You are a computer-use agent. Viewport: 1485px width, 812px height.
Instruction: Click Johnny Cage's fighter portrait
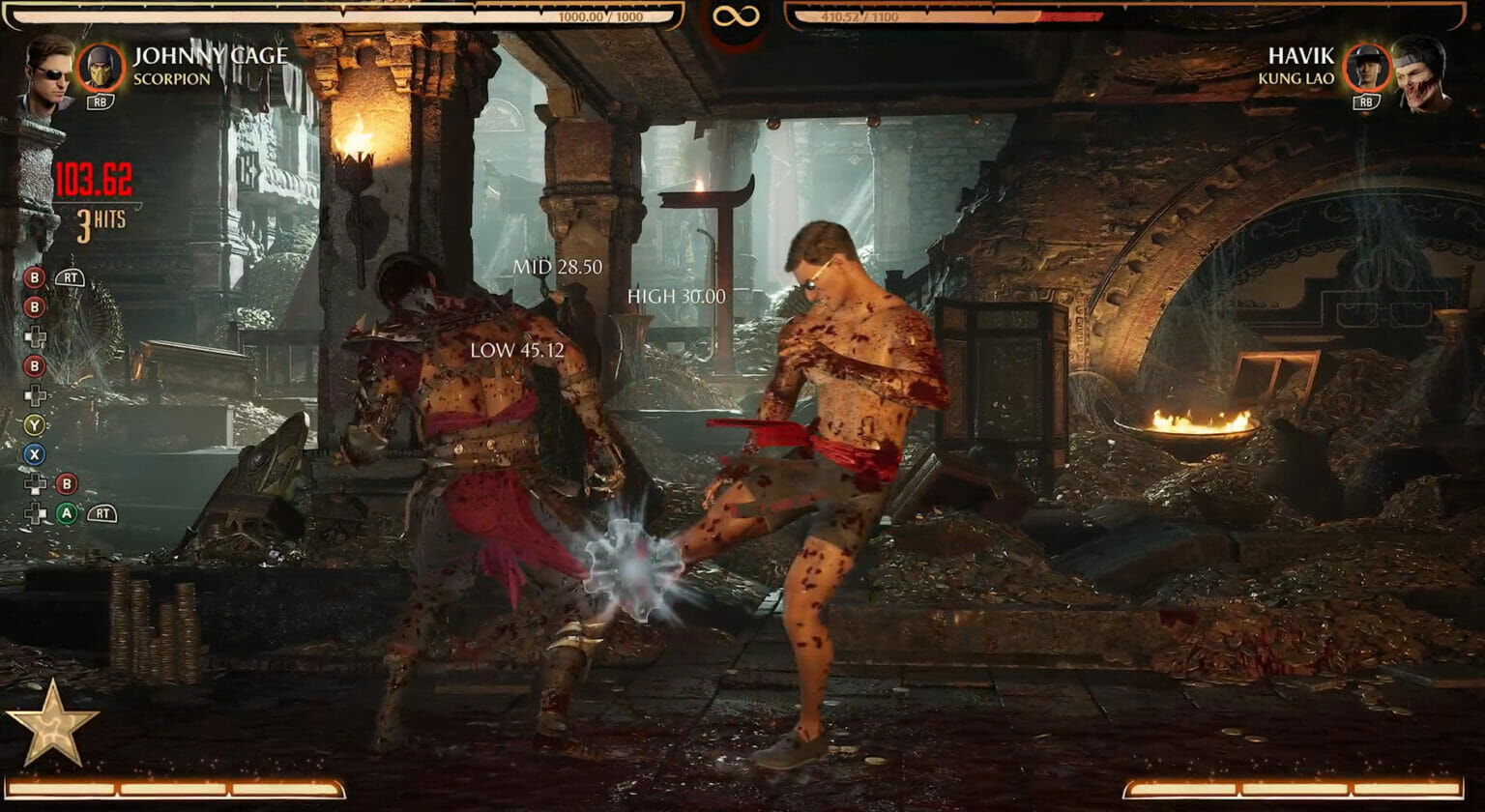(48, 72)
